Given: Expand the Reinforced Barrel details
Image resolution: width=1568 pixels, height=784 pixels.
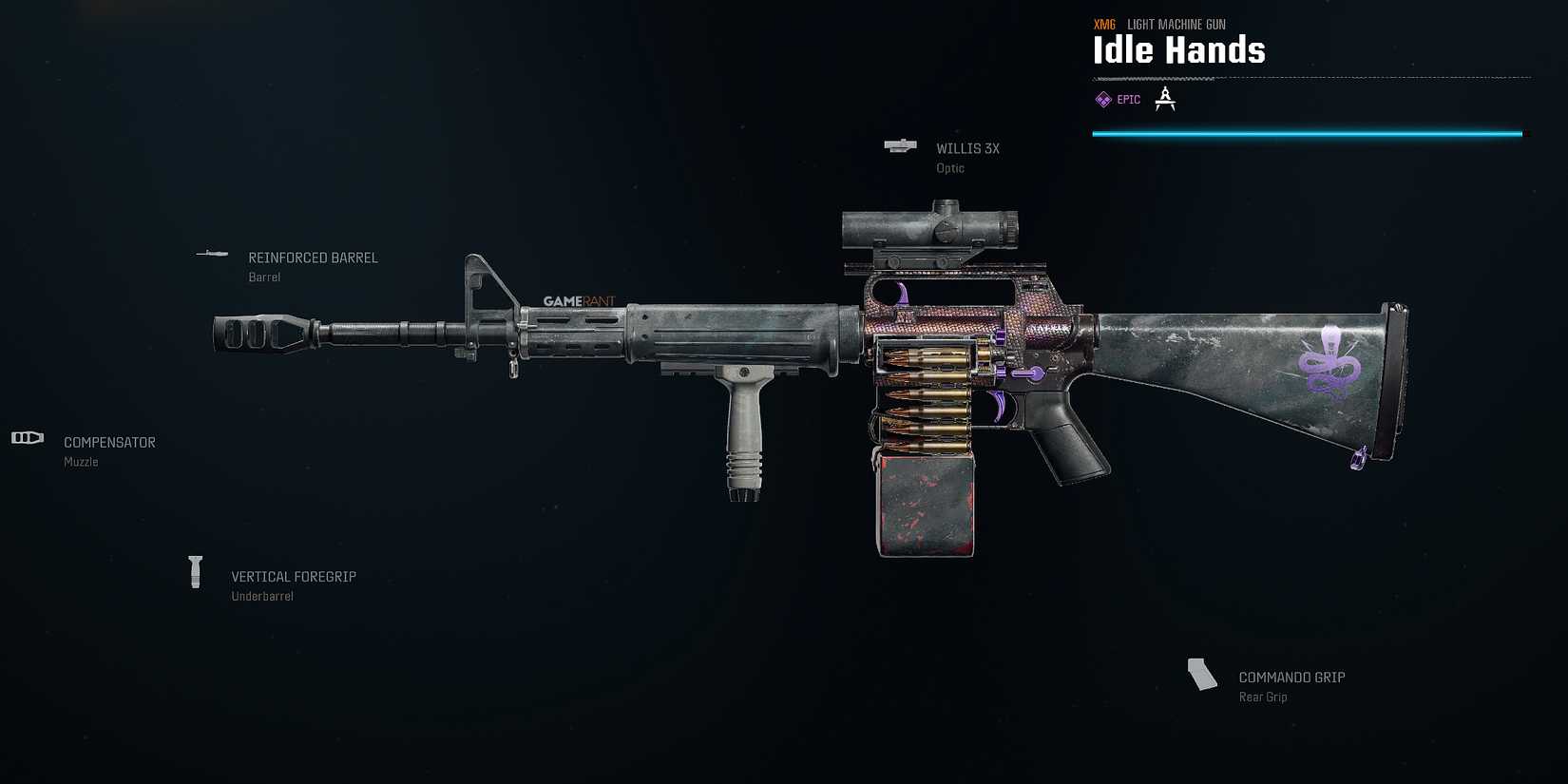Looking at the screenshot, I should (313, 257).
